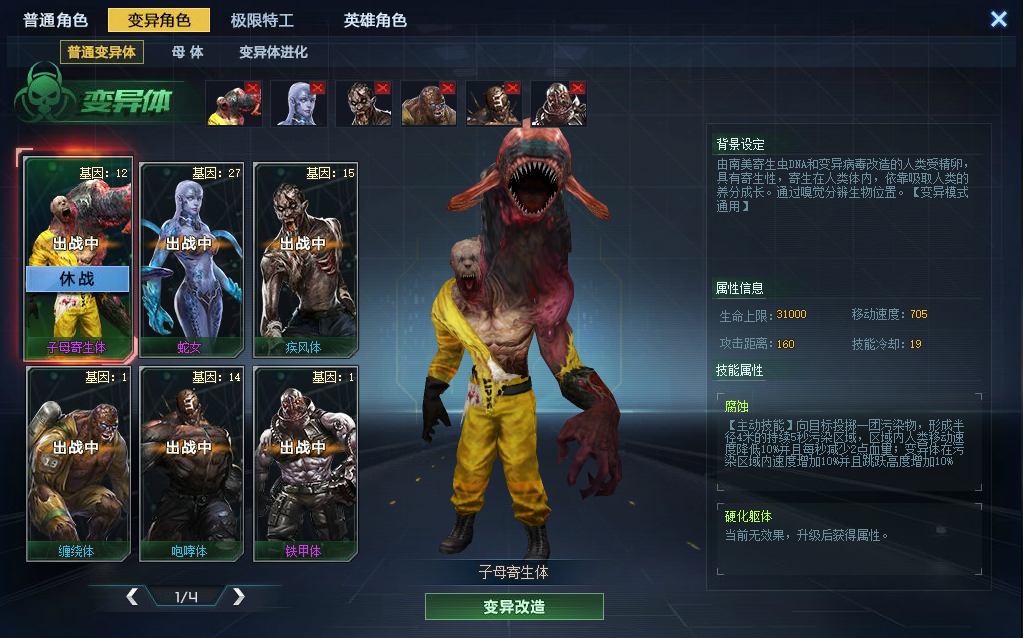The width and height of the screenshot is (1023, 638).
Task: Remove the blue snake woman from lineup bar
Action: pyautogui.click(x=317, y=88)
